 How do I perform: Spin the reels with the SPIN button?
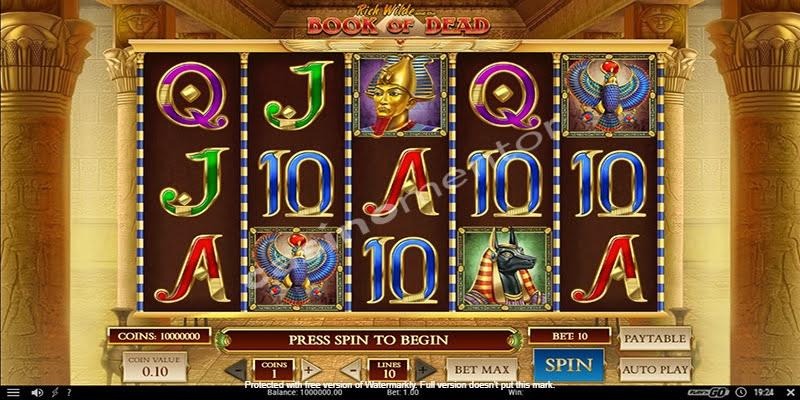(567, 365)
